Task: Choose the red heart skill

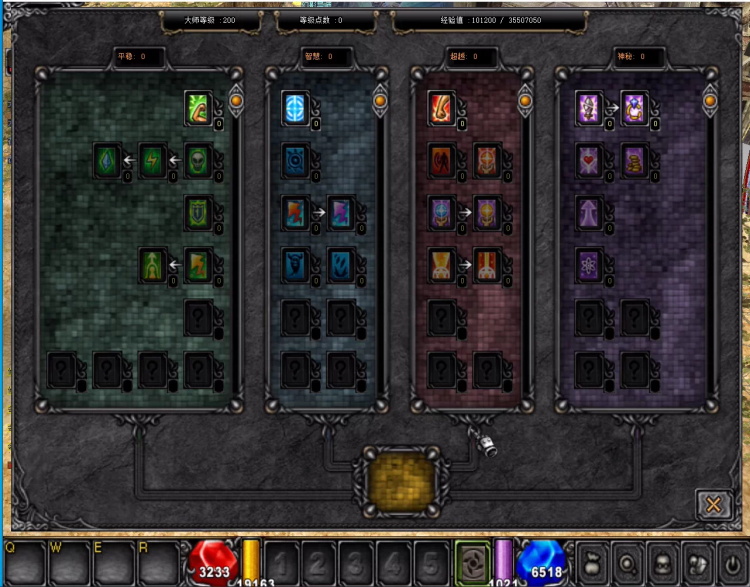Action: pyautogui.click(x=590, y=160)
